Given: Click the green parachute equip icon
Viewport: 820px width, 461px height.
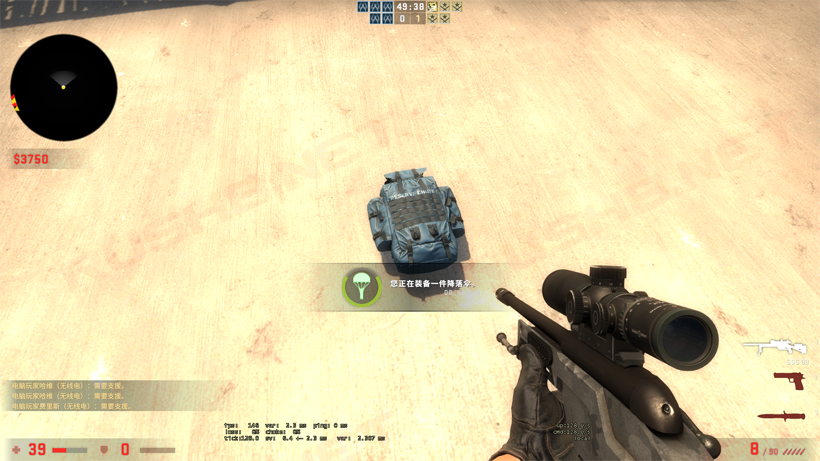Looking at the screenshot, I should pyautogui.click(x=362, y=287).
